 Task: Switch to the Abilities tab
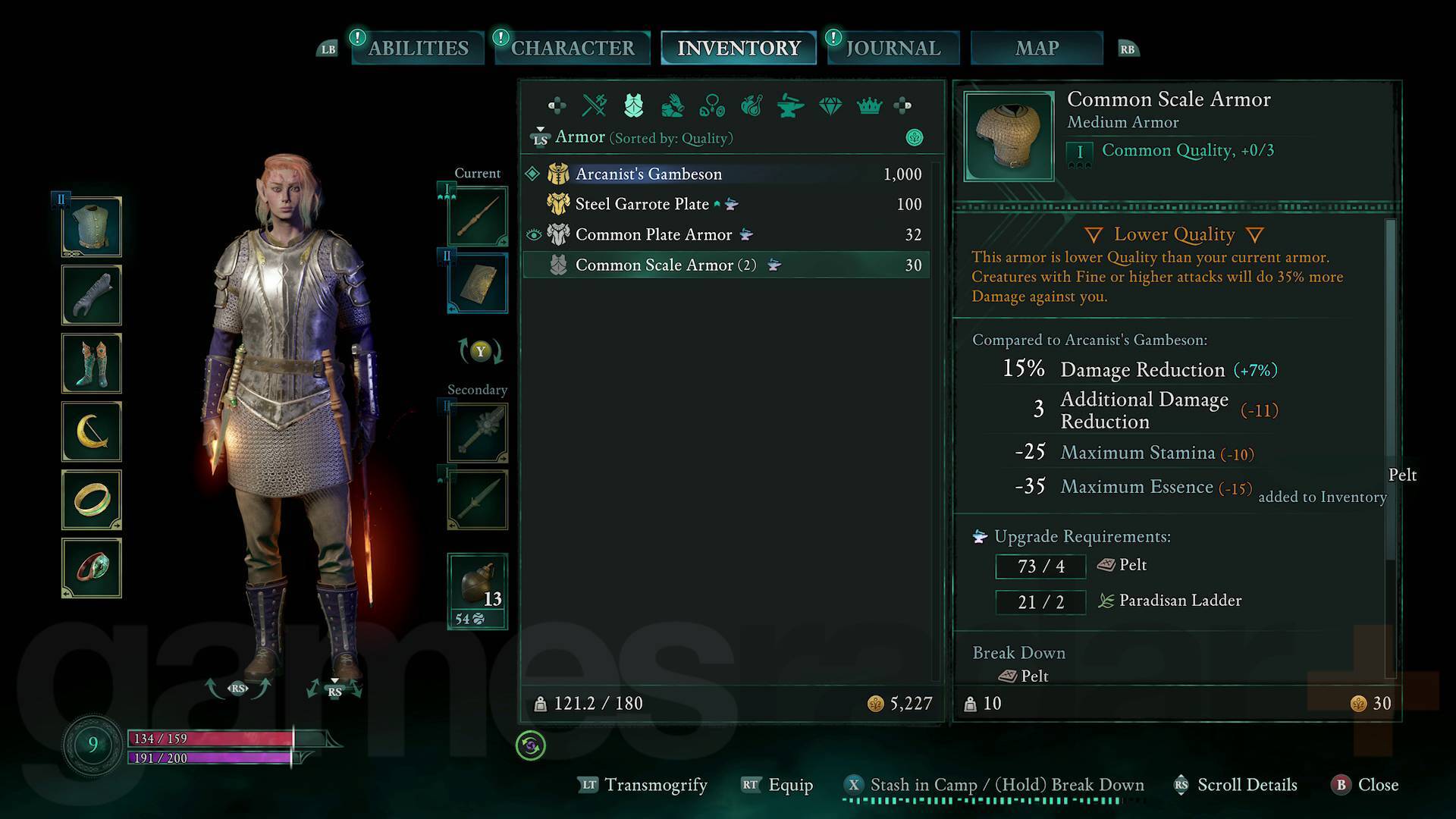(418, 48)
